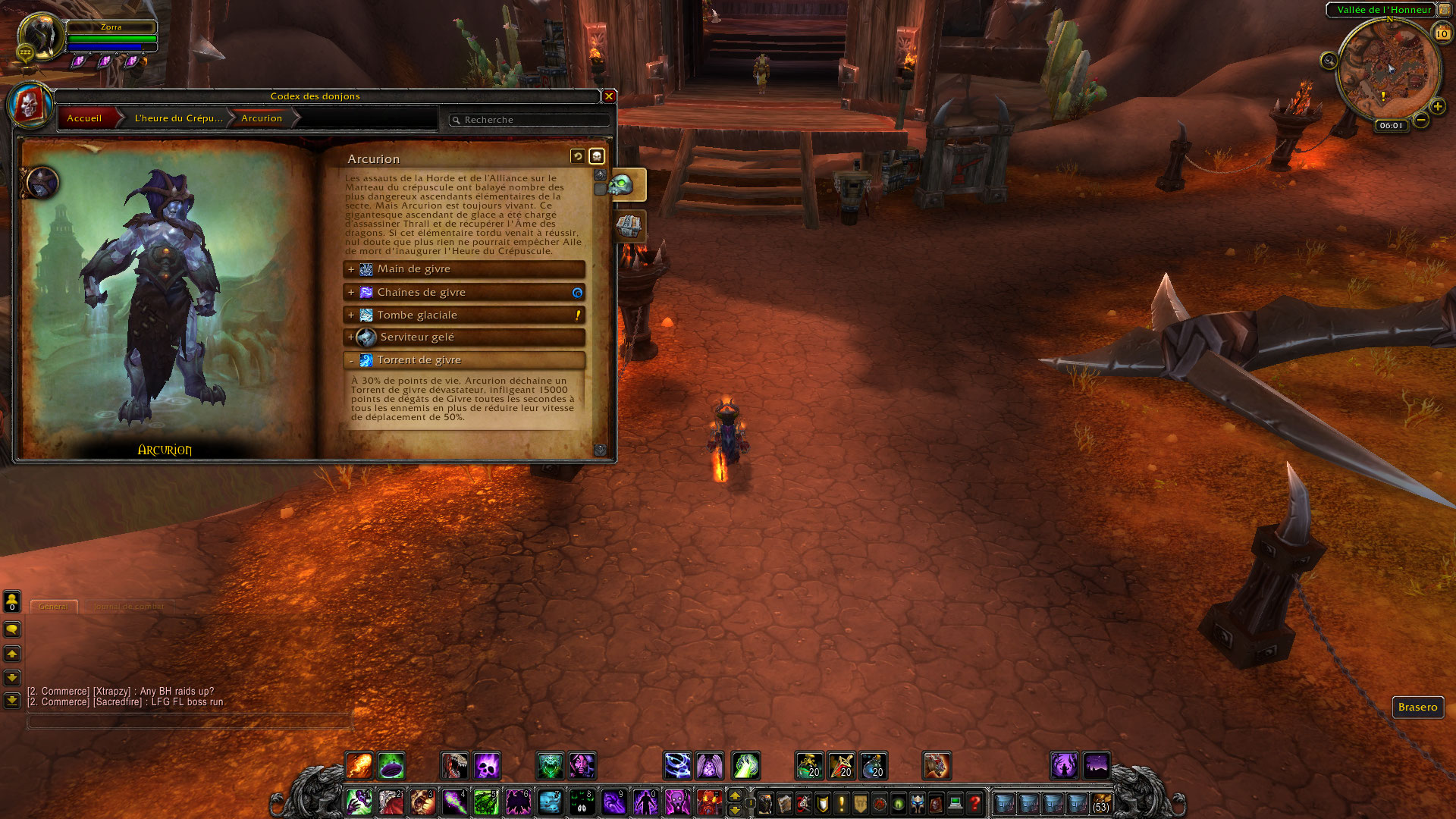Open the red question mark help button
The width and height of the screenshot is (1456, 819).
pos(975,802)
